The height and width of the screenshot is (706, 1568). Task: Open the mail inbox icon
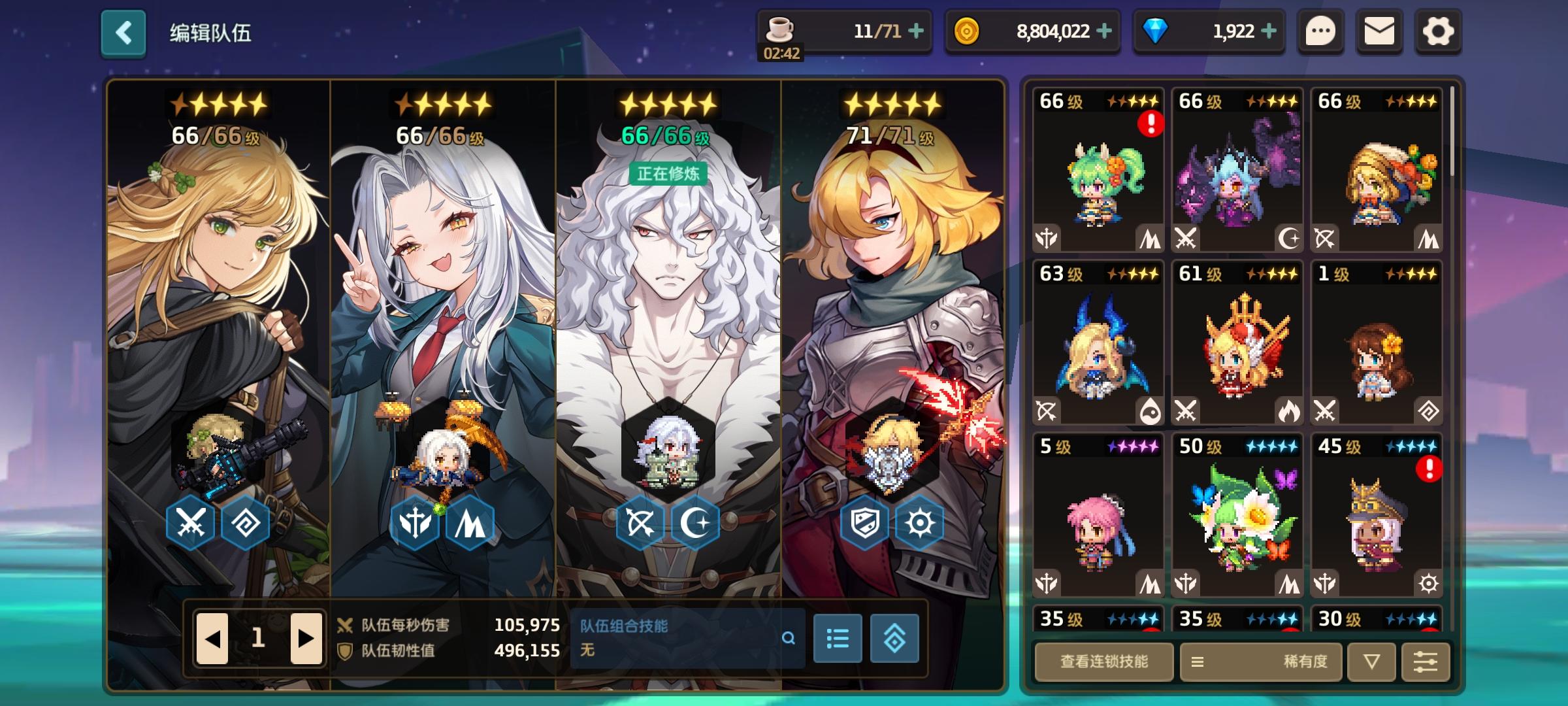(1379, 30)
